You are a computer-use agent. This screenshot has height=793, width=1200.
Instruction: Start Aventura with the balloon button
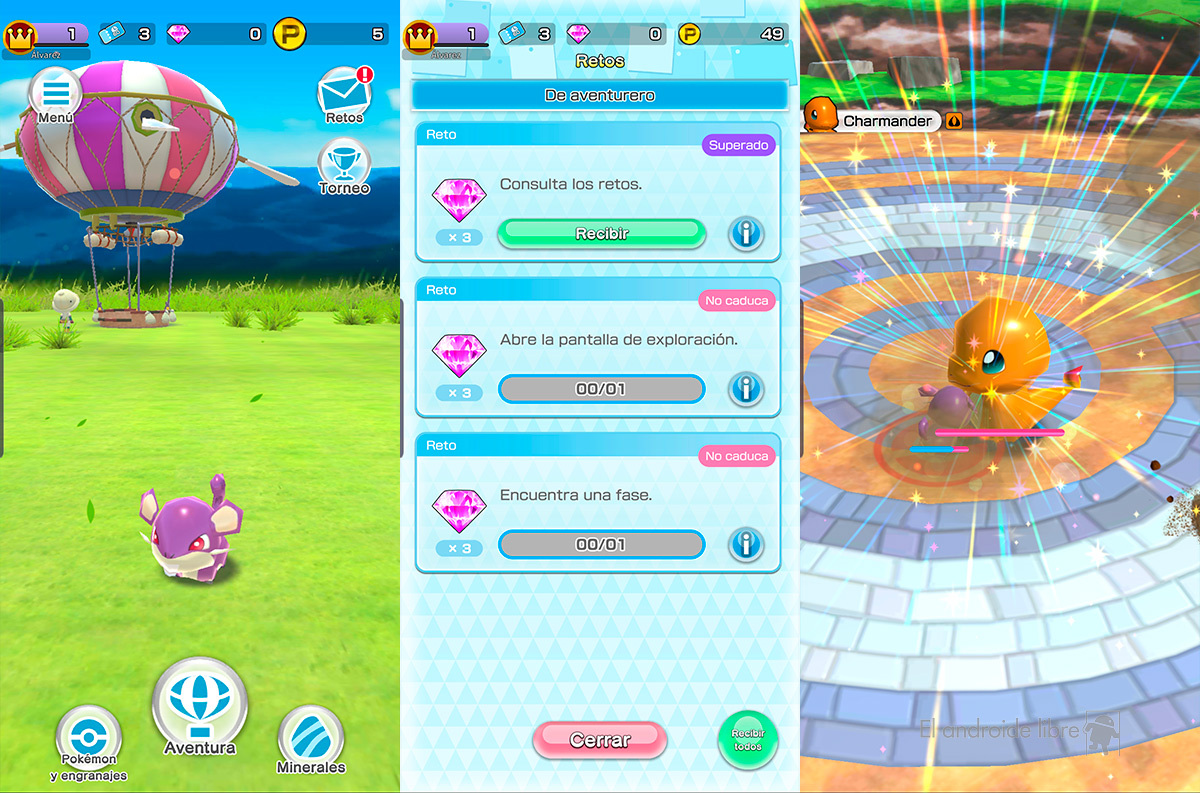point(200,707)
